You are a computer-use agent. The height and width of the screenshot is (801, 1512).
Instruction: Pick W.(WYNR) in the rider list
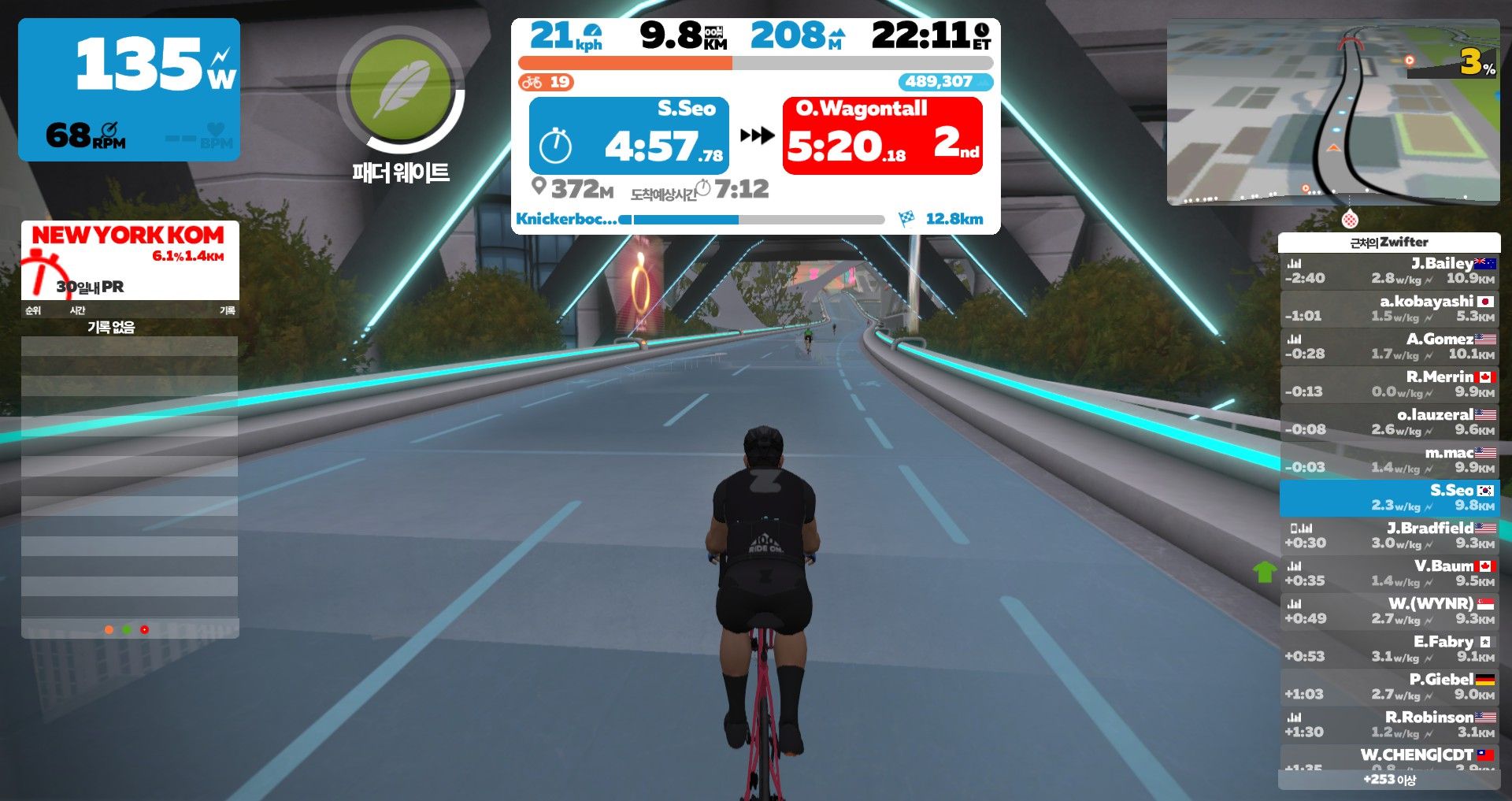[1389, 610]
